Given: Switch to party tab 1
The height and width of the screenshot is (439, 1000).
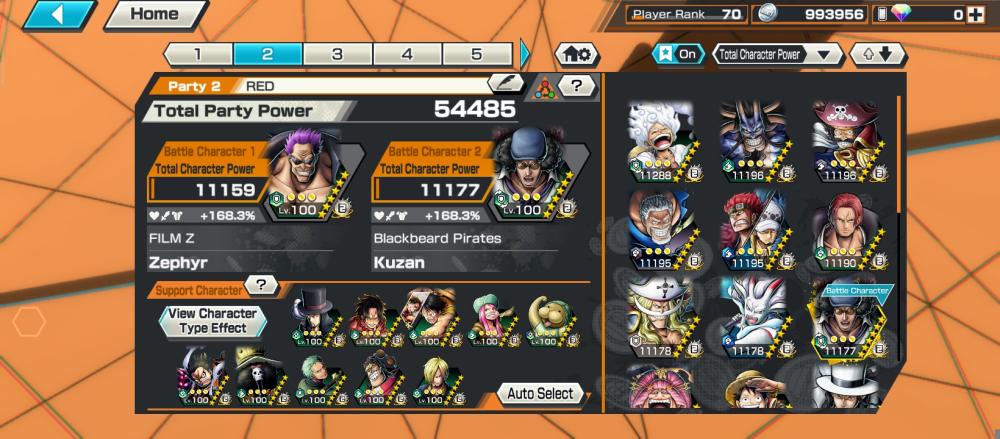Looking at the screenshot, I should pos(198,54).
